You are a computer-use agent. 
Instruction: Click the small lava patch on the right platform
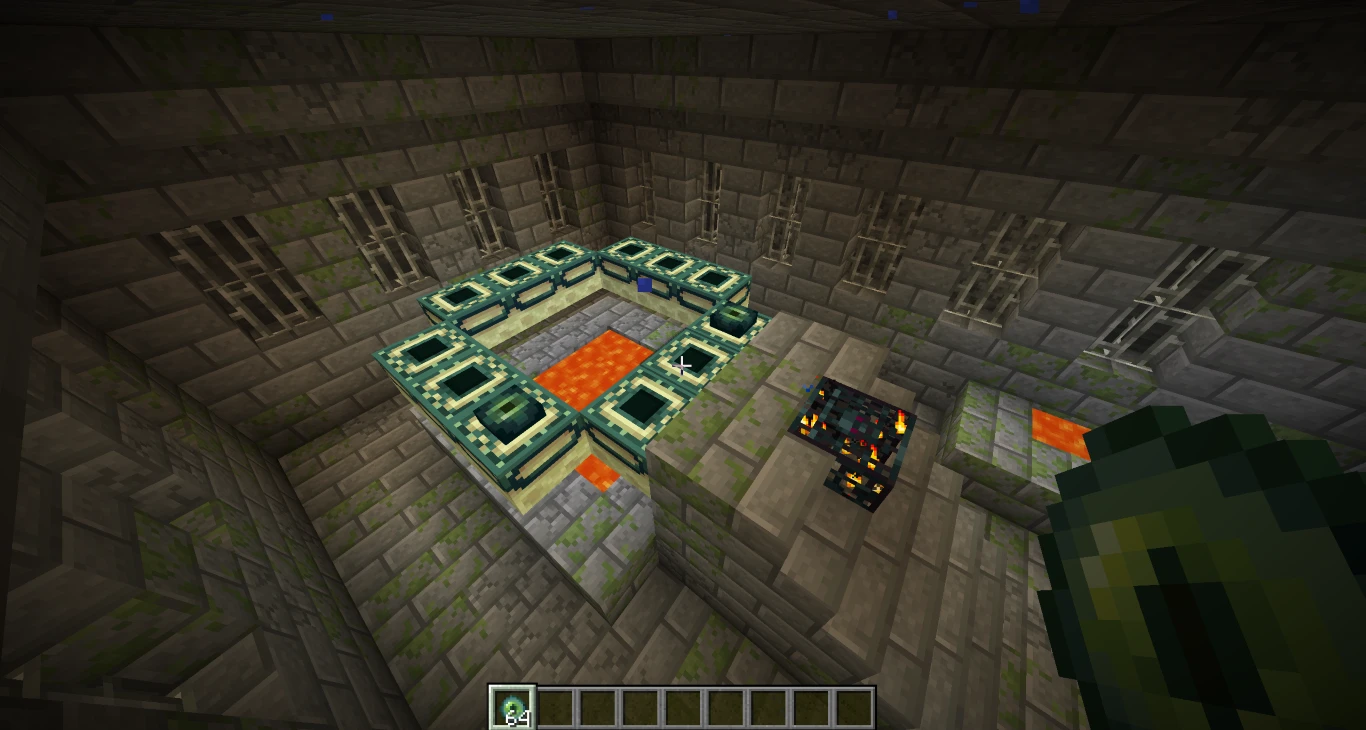pyautogui.click(x=1055, y=432)
